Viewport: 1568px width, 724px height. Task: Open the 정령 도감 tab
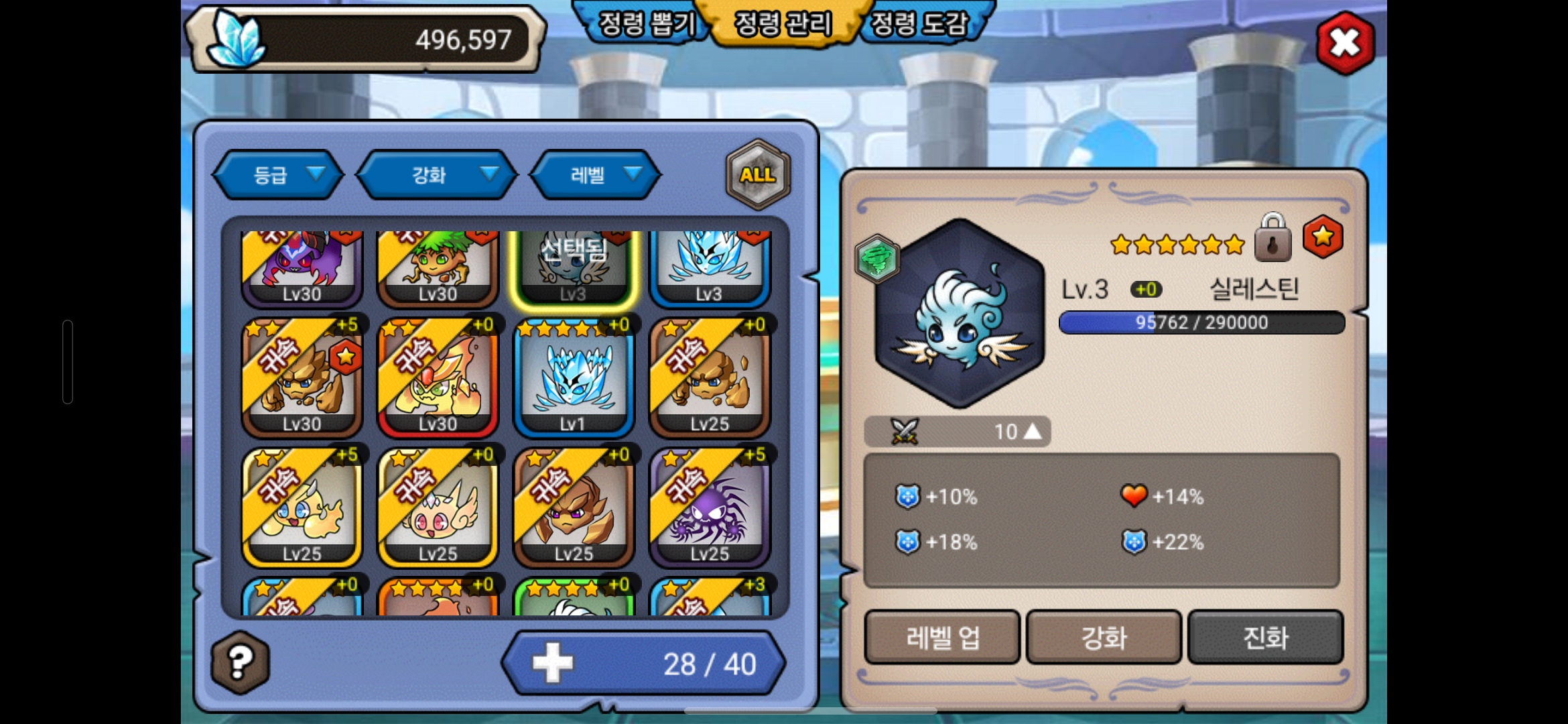919,25
